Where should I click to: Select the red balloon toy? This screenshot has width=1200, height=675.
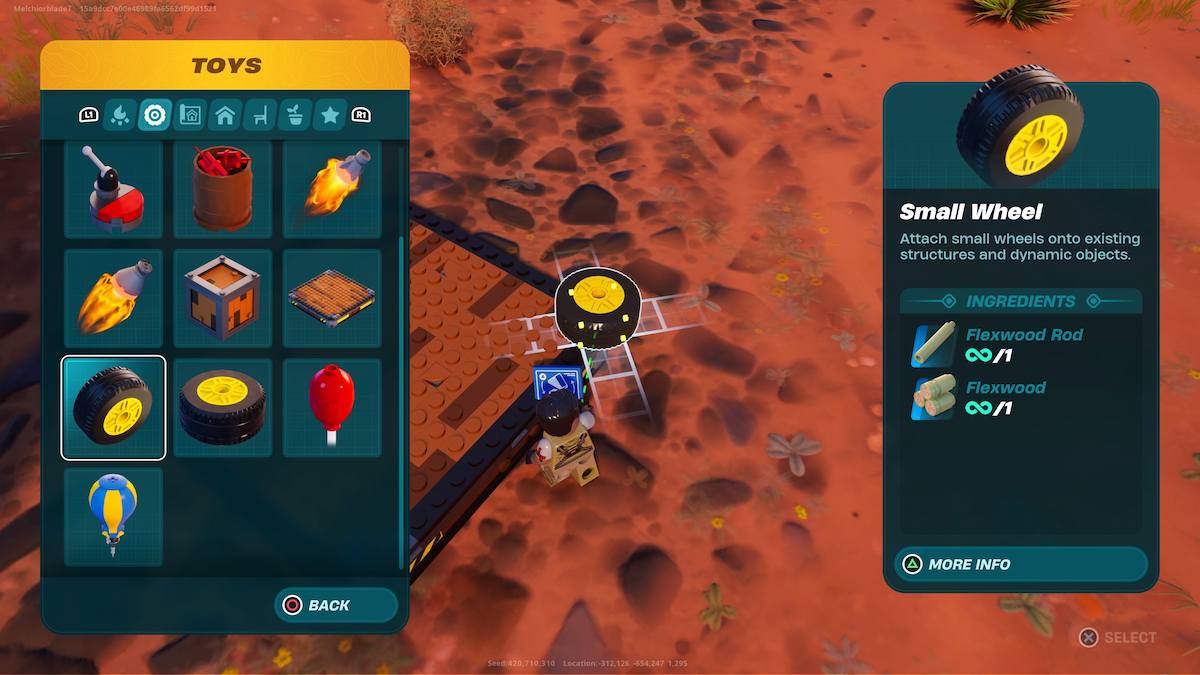pyautogui.click(x=332, y=407)
